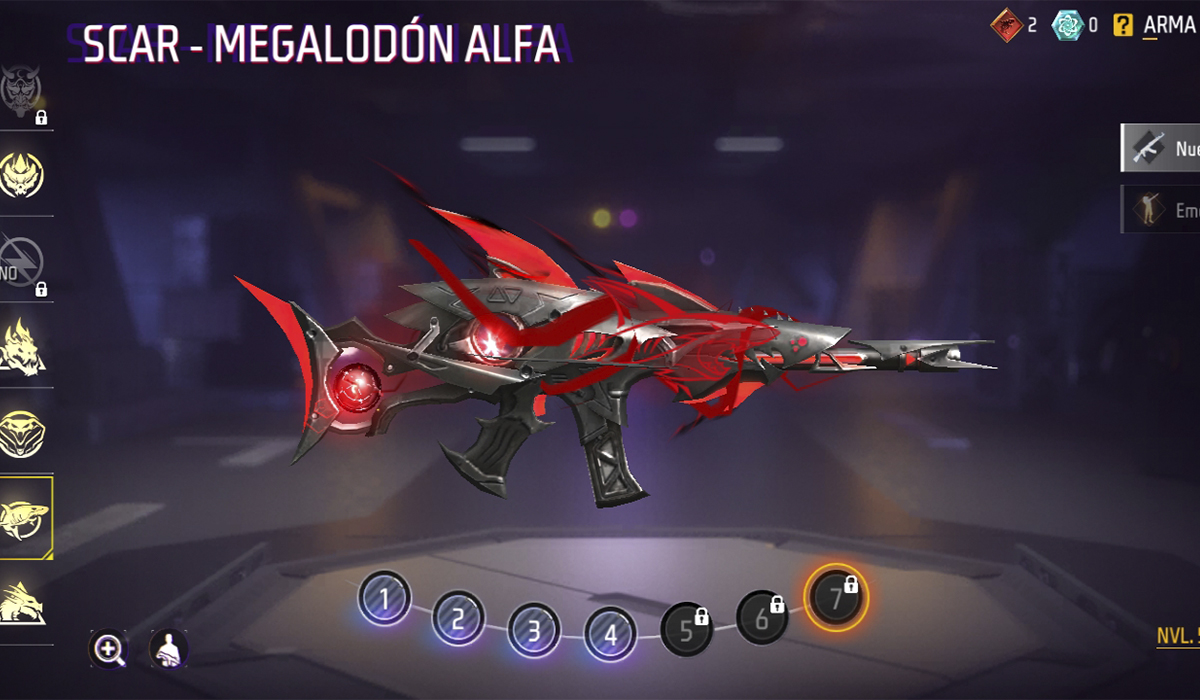Open the magnifier zoom view
Image resolution: width=1200 pixels, height=700 pixels.
click(x=107, y=649)
